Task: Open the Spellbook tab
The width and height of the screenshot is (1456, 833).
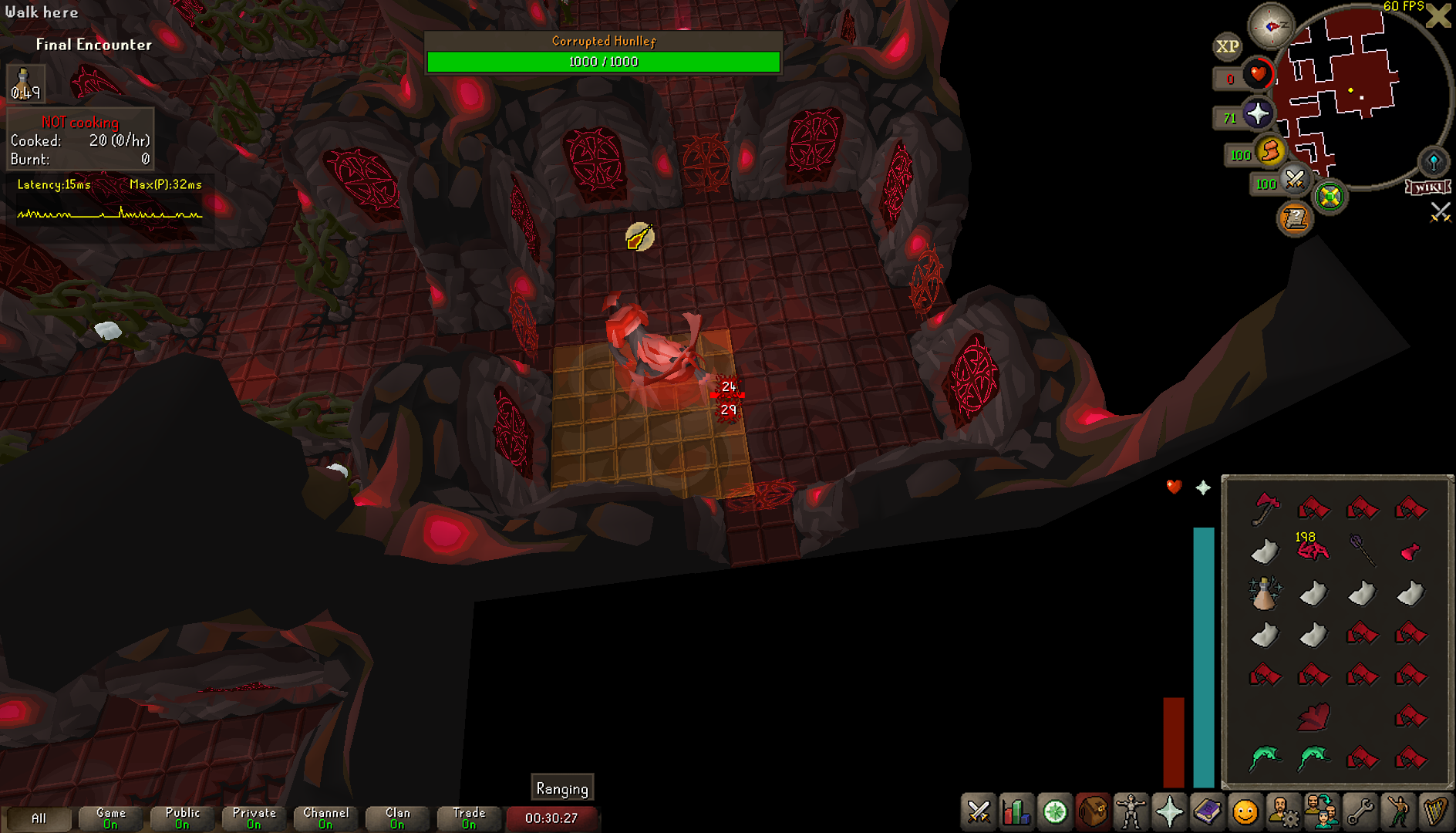Action: point(1207,812)
